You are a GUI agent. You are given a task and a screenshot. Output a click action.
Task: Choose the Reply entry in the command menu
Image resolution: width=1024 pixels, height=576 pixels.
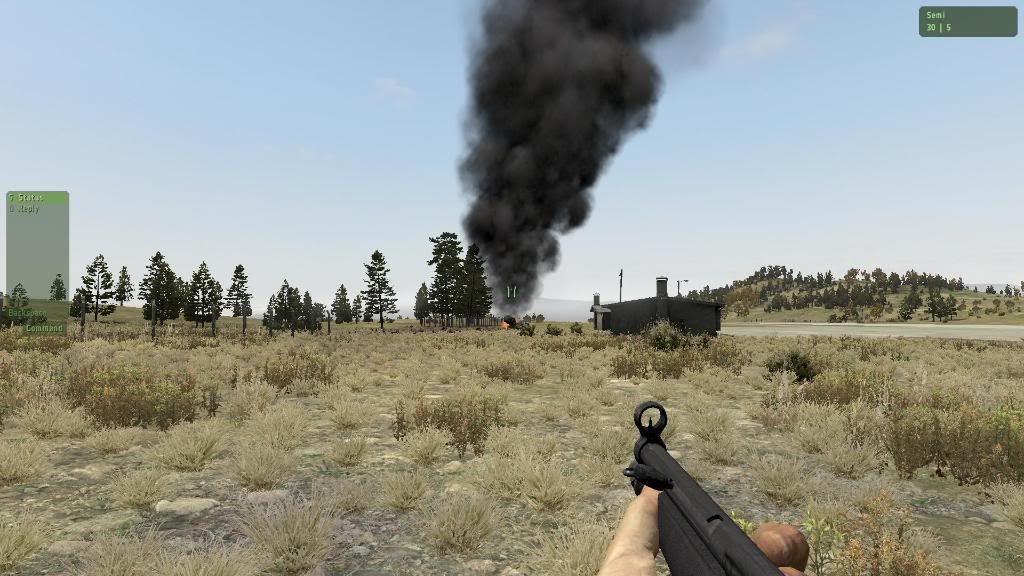pos(28,209)
